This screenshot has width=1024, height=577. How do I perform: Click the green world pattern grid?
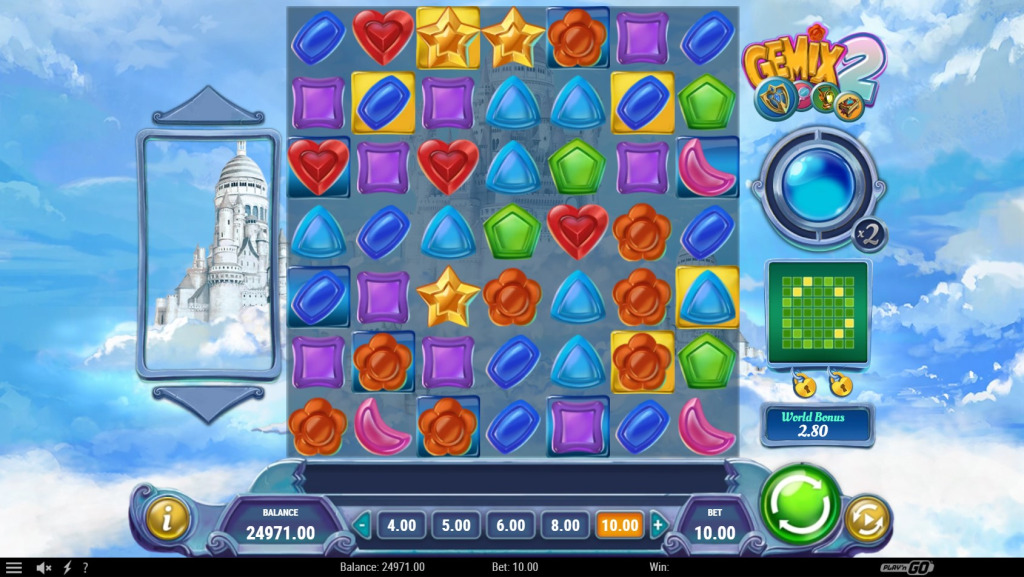click(x=818, y=314)
